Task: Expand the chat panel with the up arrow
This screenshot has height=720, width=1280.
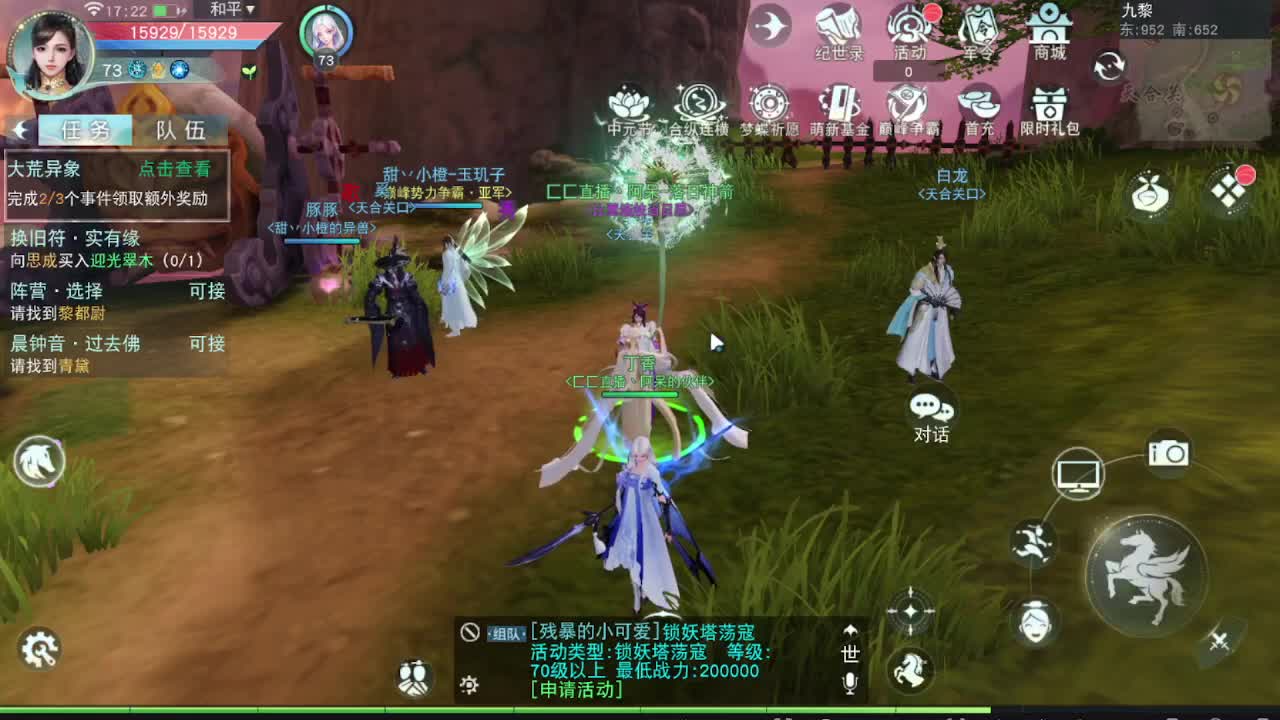Action: [850, 630]
